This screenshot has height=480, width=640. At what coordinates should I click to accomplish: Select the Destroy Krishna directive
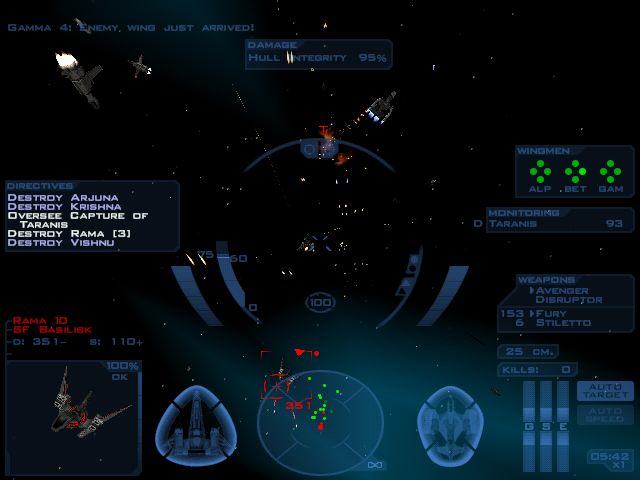(x=65, y=206)
